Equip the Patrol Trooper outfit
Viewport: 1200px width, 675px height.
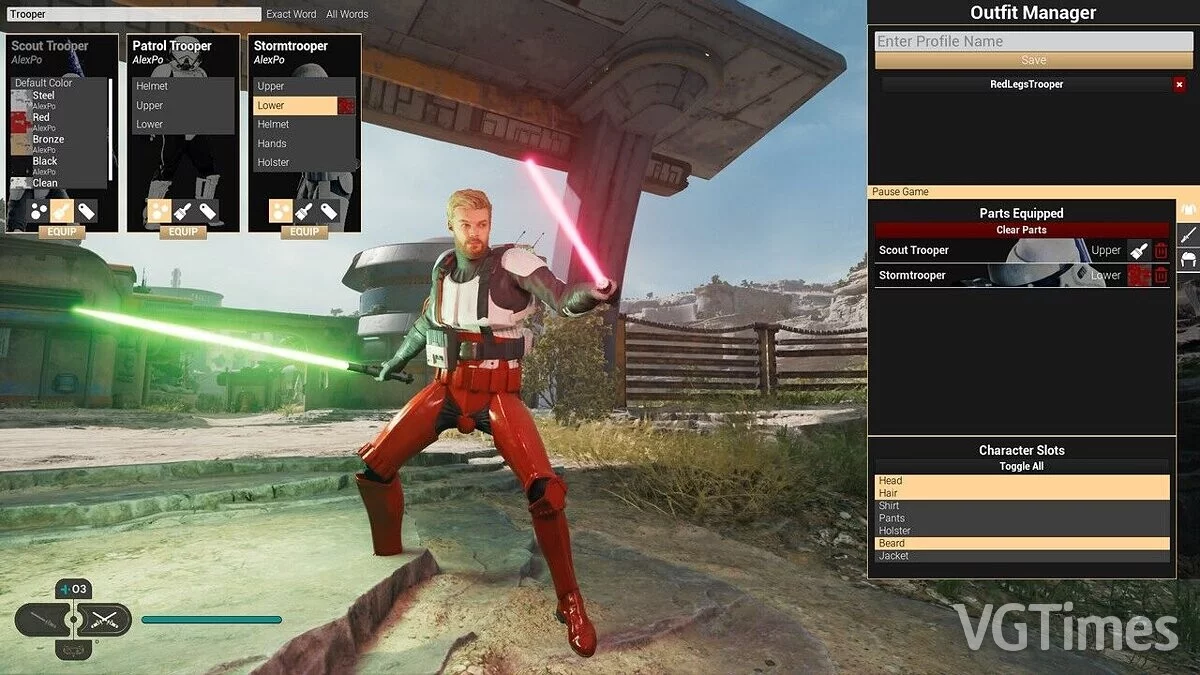pyautogui.click(x=183, y=232)
